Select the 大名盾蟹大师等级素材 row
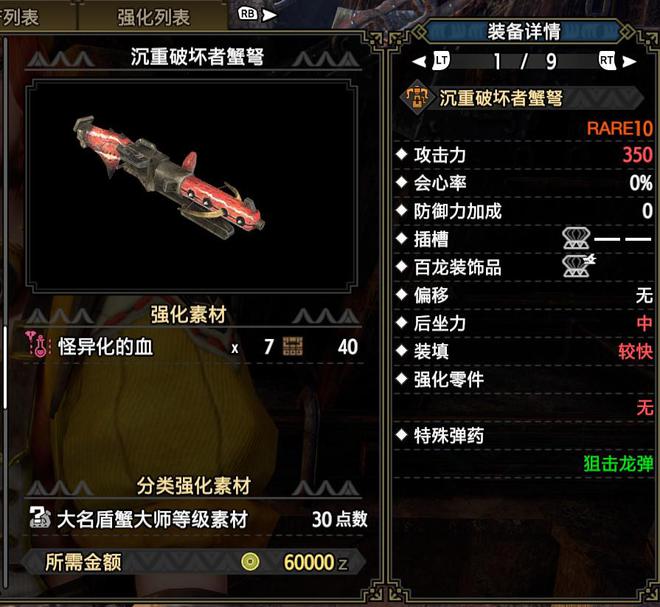The image size is (660, 607). (x=190, y=520)
